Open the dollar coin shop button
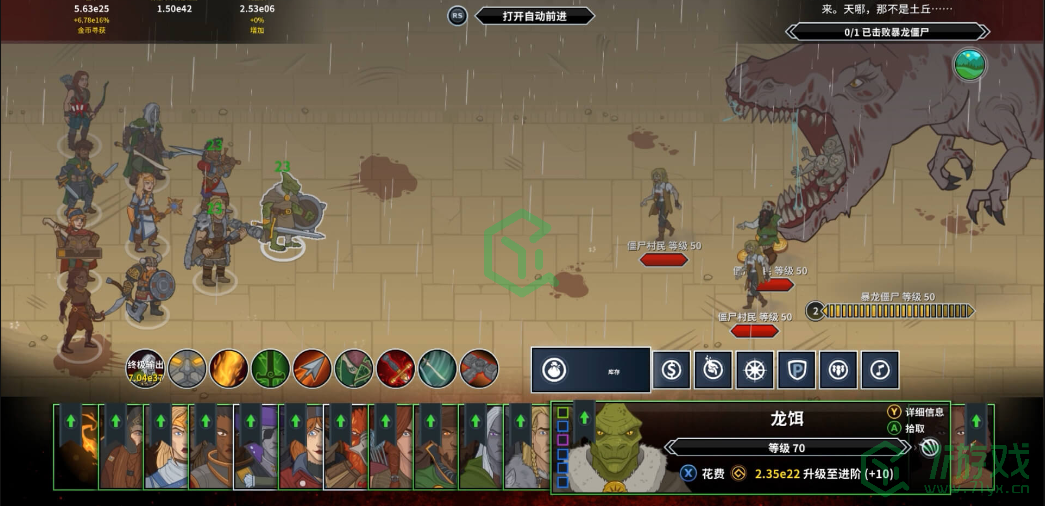The width and height of the screenshot is (1045, 506). [671, 370]
